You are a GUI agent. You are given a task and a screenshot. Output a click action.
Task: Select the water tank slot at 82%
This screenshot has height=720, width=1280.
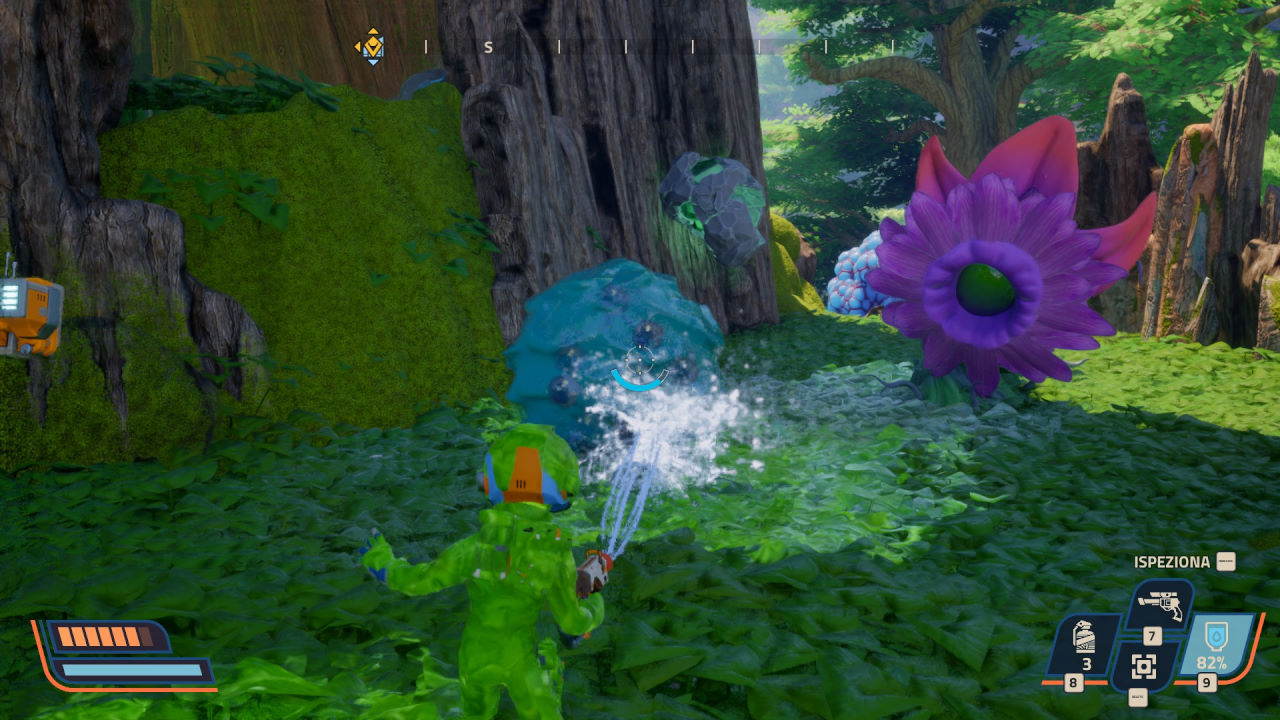[x=1214, y=645]
